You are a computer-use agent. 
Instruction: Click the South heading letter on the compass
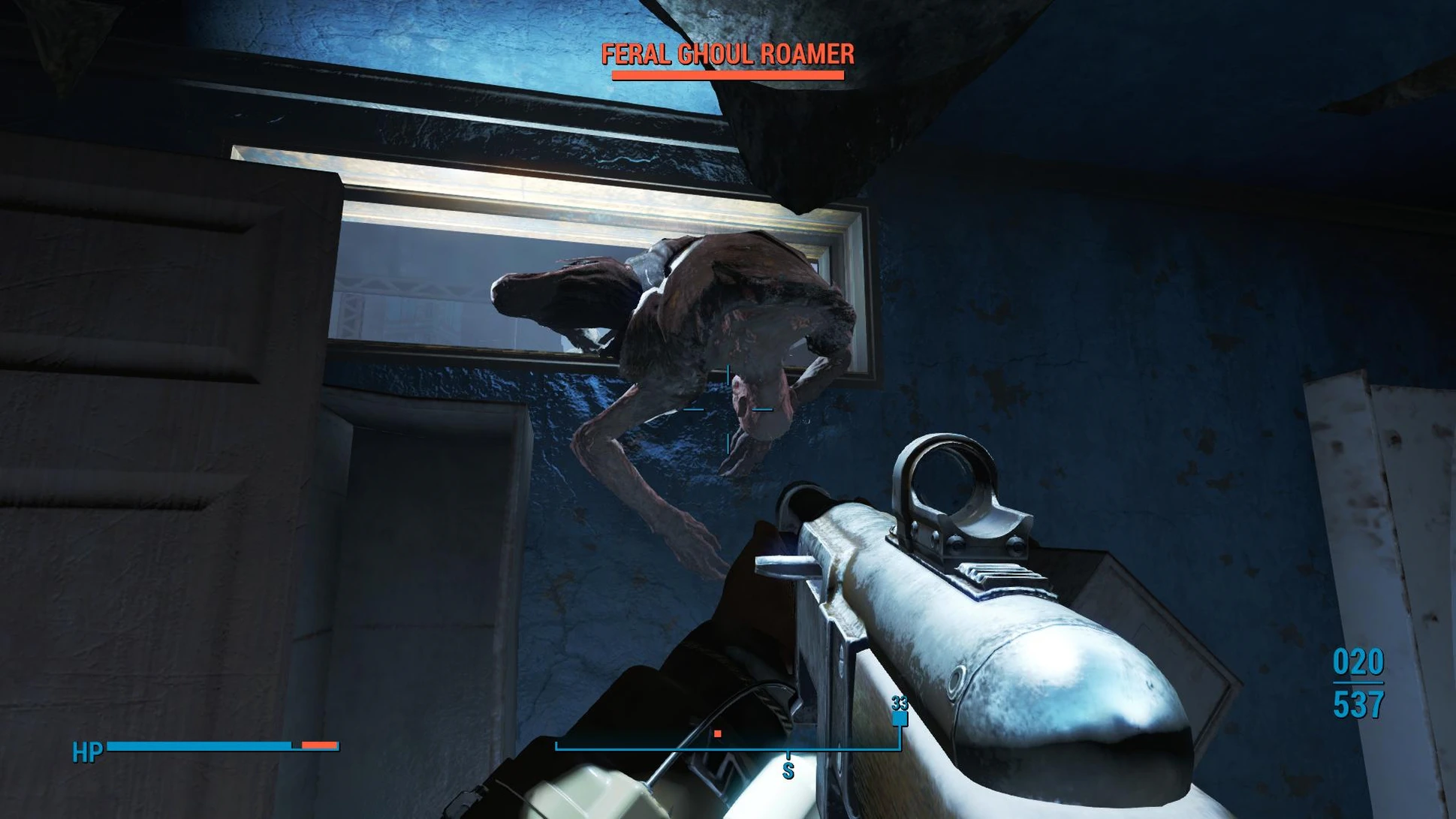[x=788, y=770]
